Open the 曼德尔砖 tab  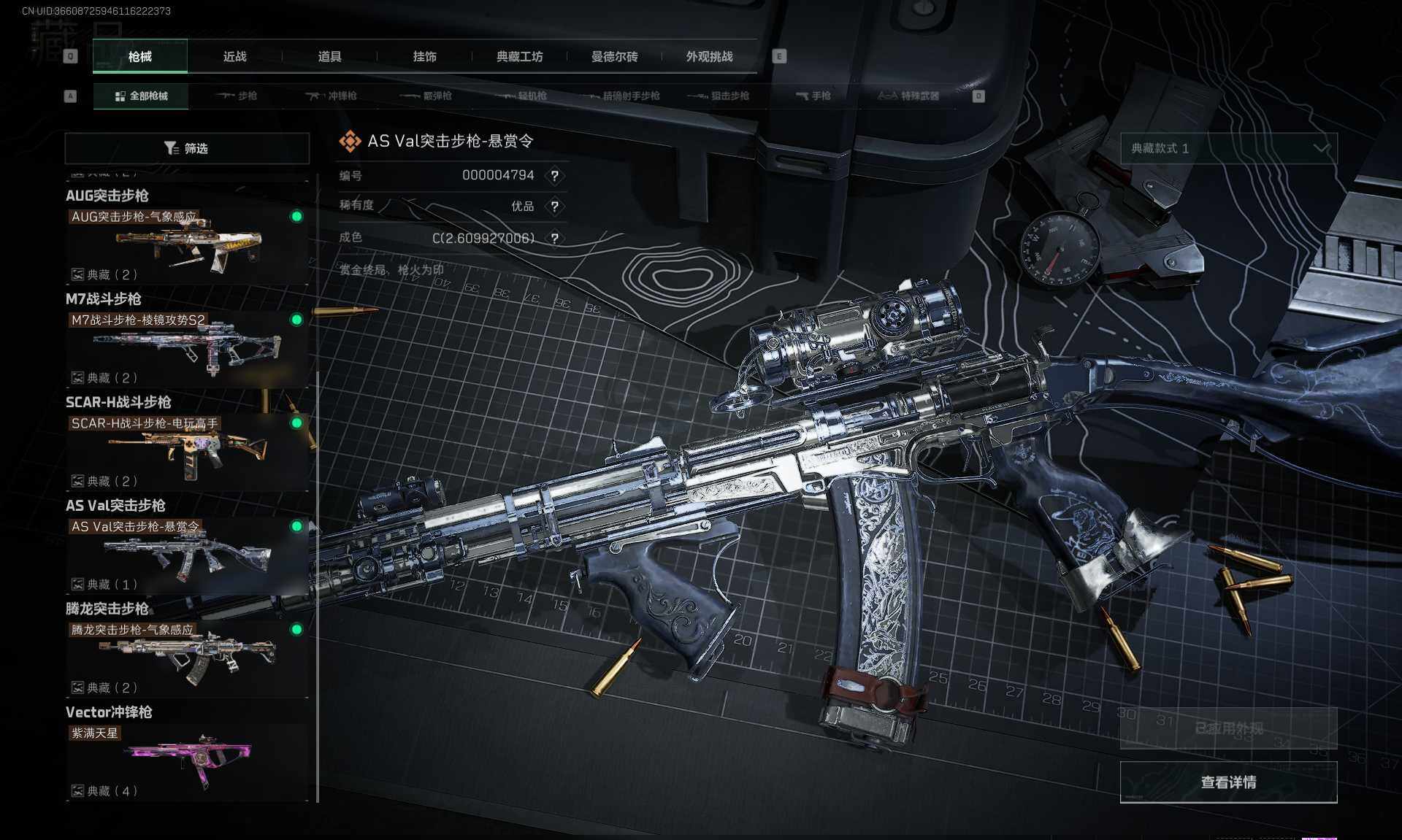pos(614,57)
